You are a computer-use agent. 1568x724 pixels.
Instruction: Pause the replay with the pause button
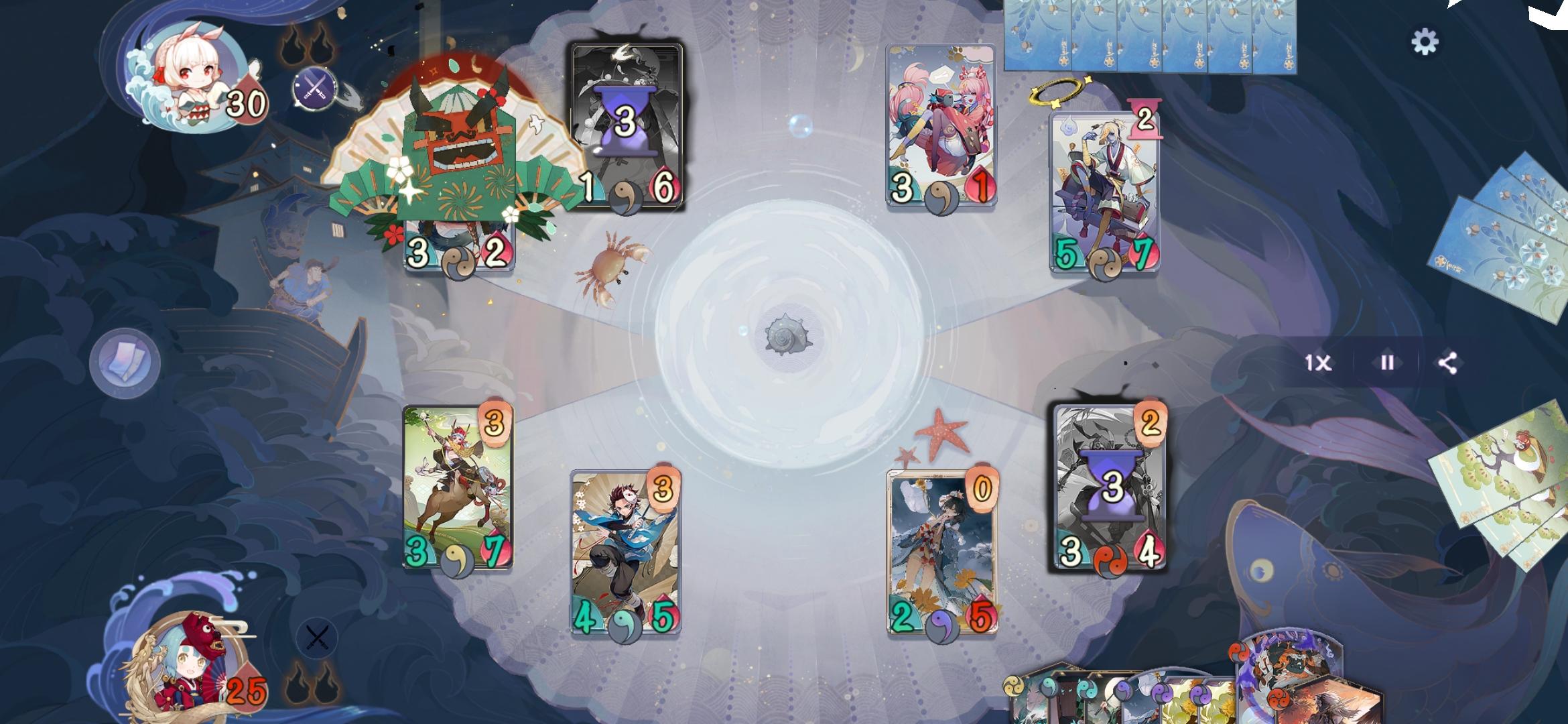(1386, 365)
